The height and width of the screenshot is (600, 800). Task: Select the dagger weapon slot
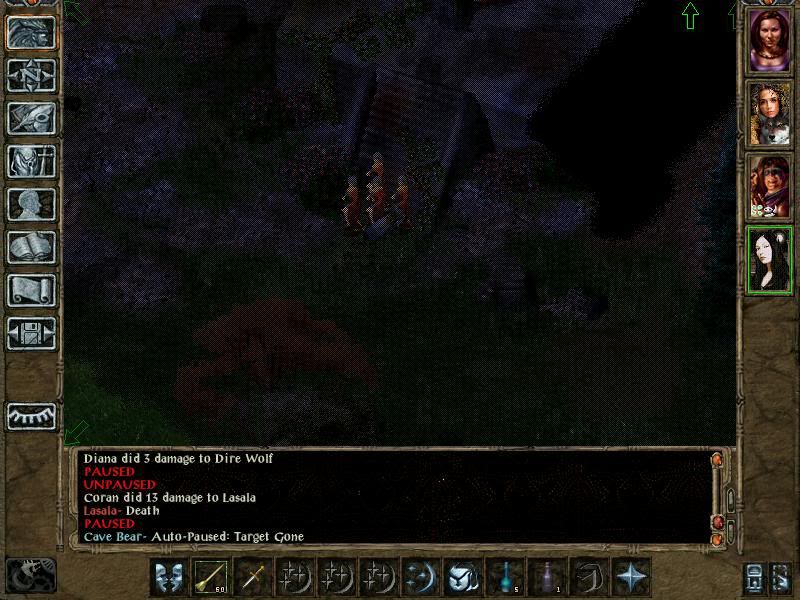[254, 577]
